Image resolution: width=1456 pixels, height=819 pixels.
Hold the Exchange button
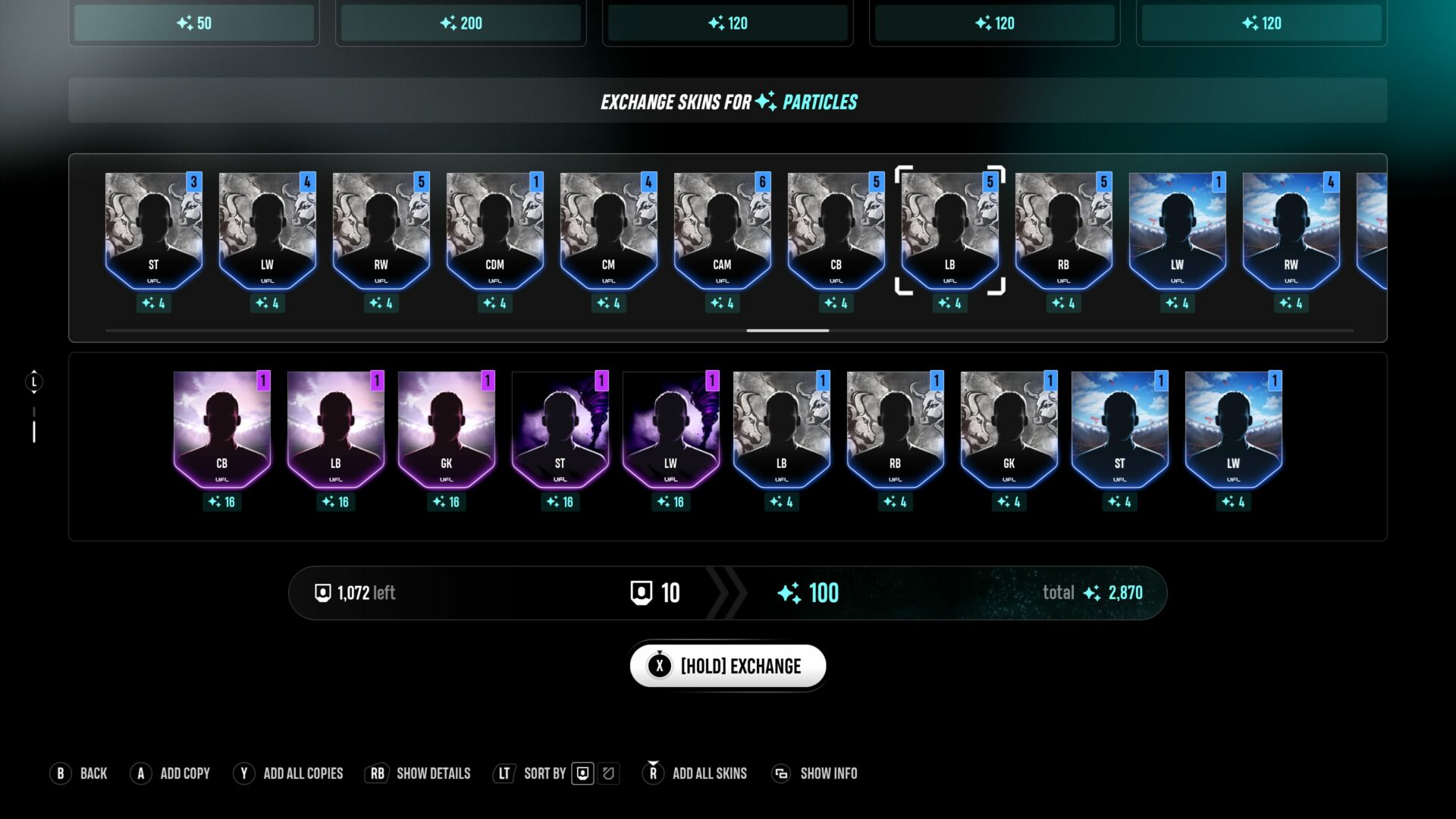pos(727,666)
